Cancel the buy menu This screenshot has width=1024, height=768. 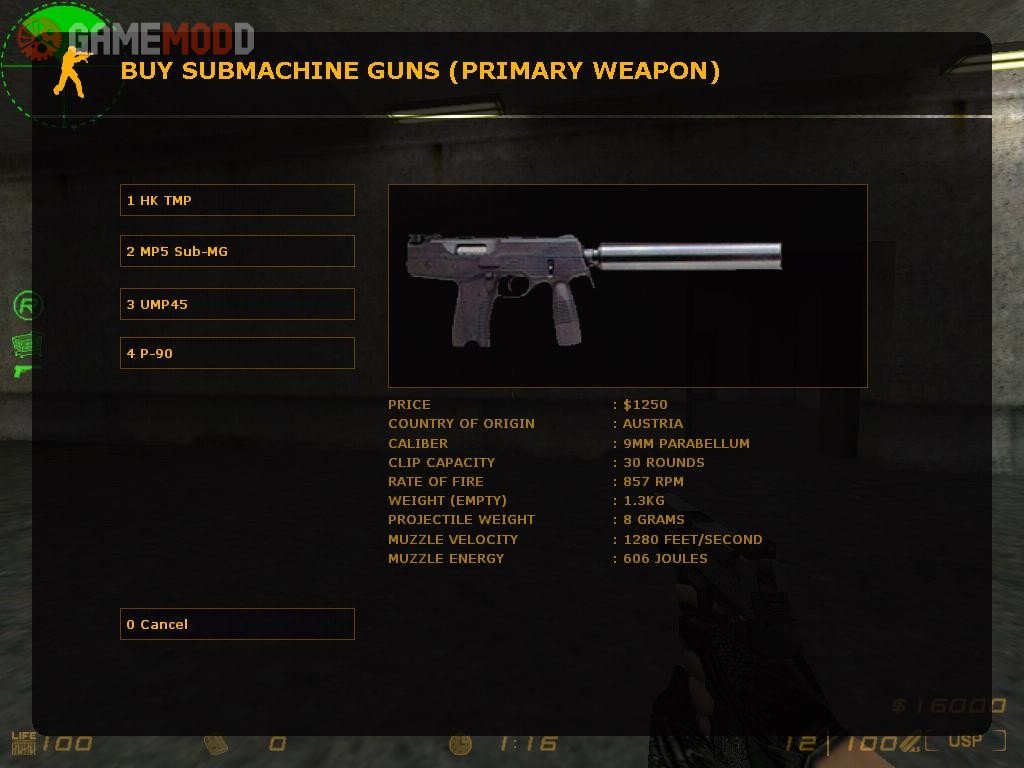pyautogui.click(x=237, y=624)
